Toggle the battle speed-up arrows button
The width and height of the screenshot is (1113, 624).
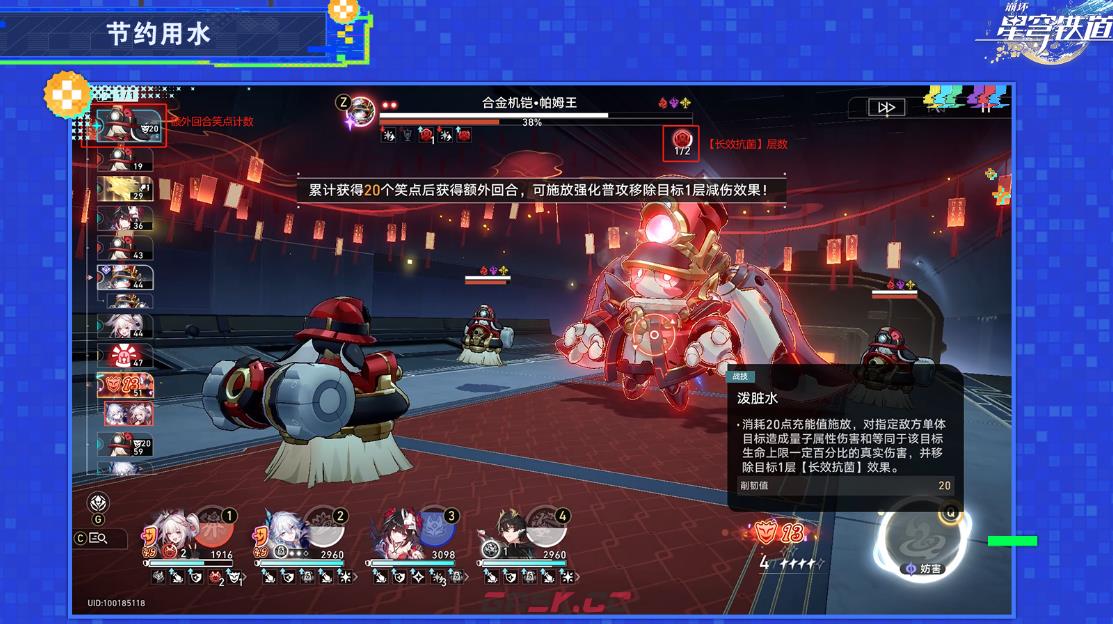pos(885,108)
